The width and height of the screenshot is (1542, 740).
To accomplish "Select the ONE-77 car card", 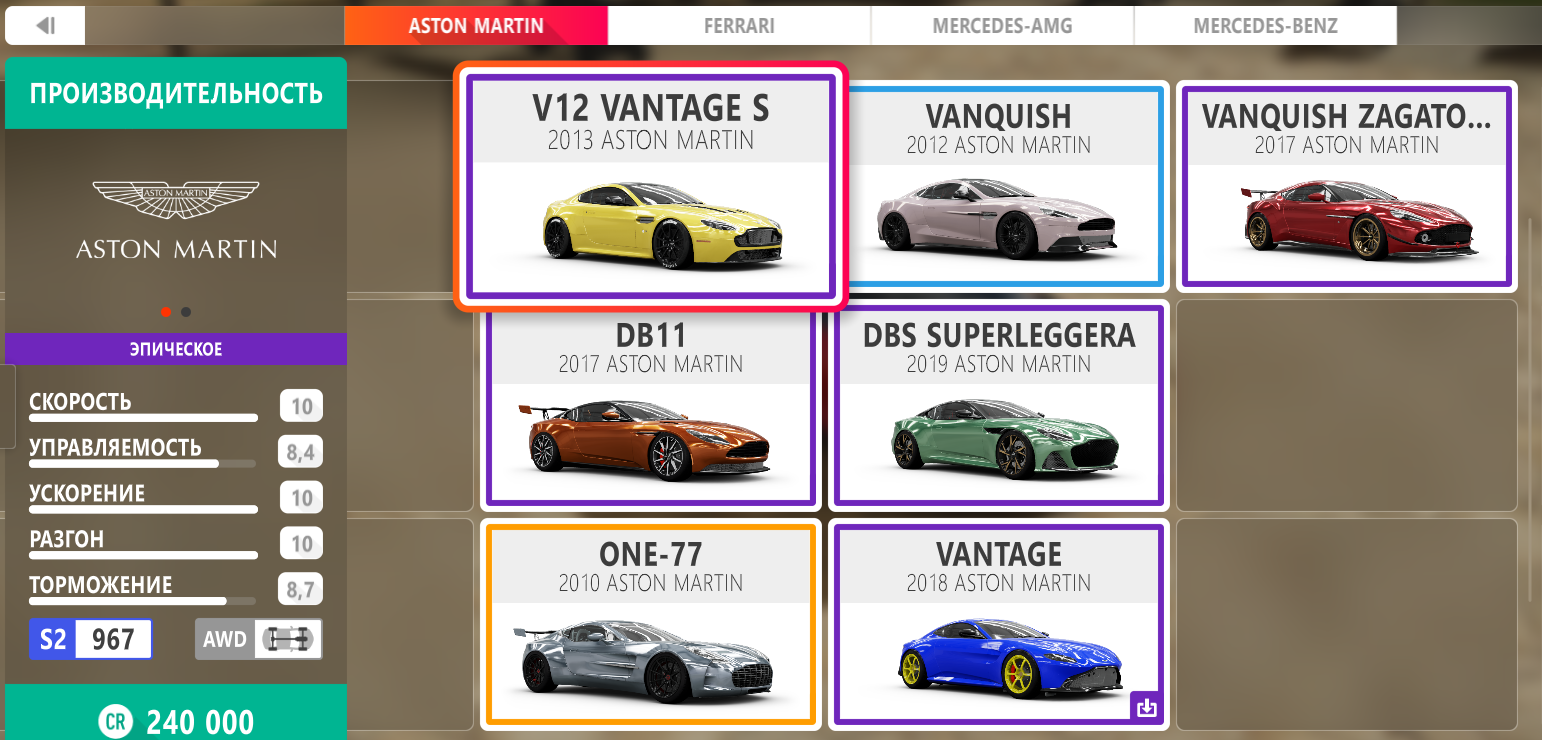I will (650, 624).
